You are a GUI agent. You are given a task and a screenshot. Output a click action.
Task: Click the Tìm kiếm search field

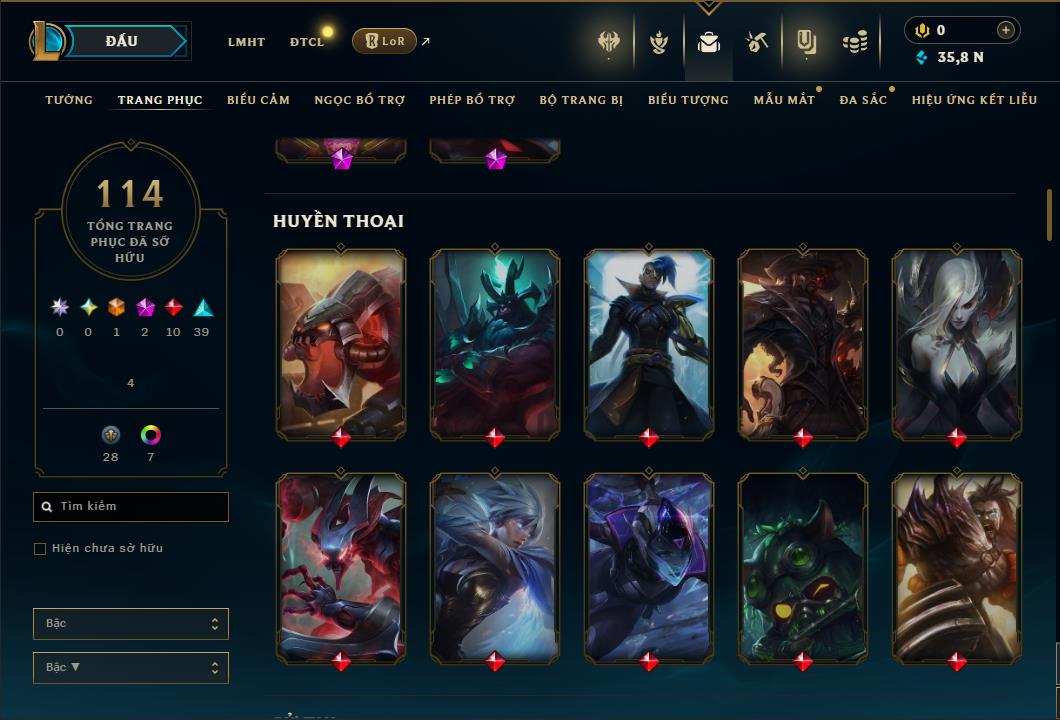(x=131, y=507)
